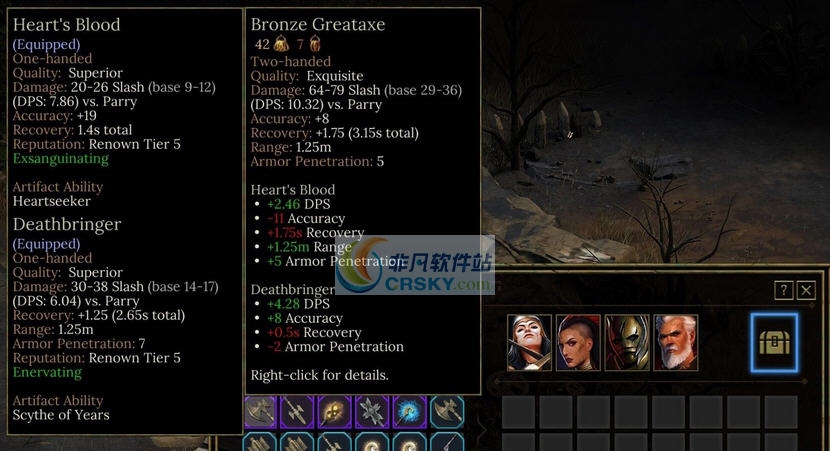Choose the blue glowing staff item slot

click(x=409, y=412)
